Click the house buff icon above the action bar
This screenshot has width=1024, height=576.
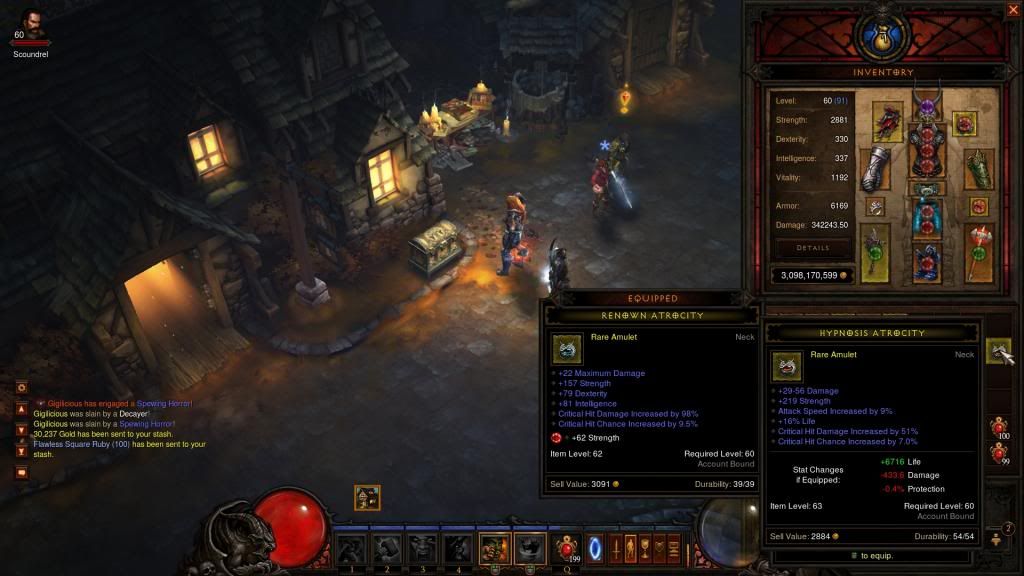click(367, 497)
